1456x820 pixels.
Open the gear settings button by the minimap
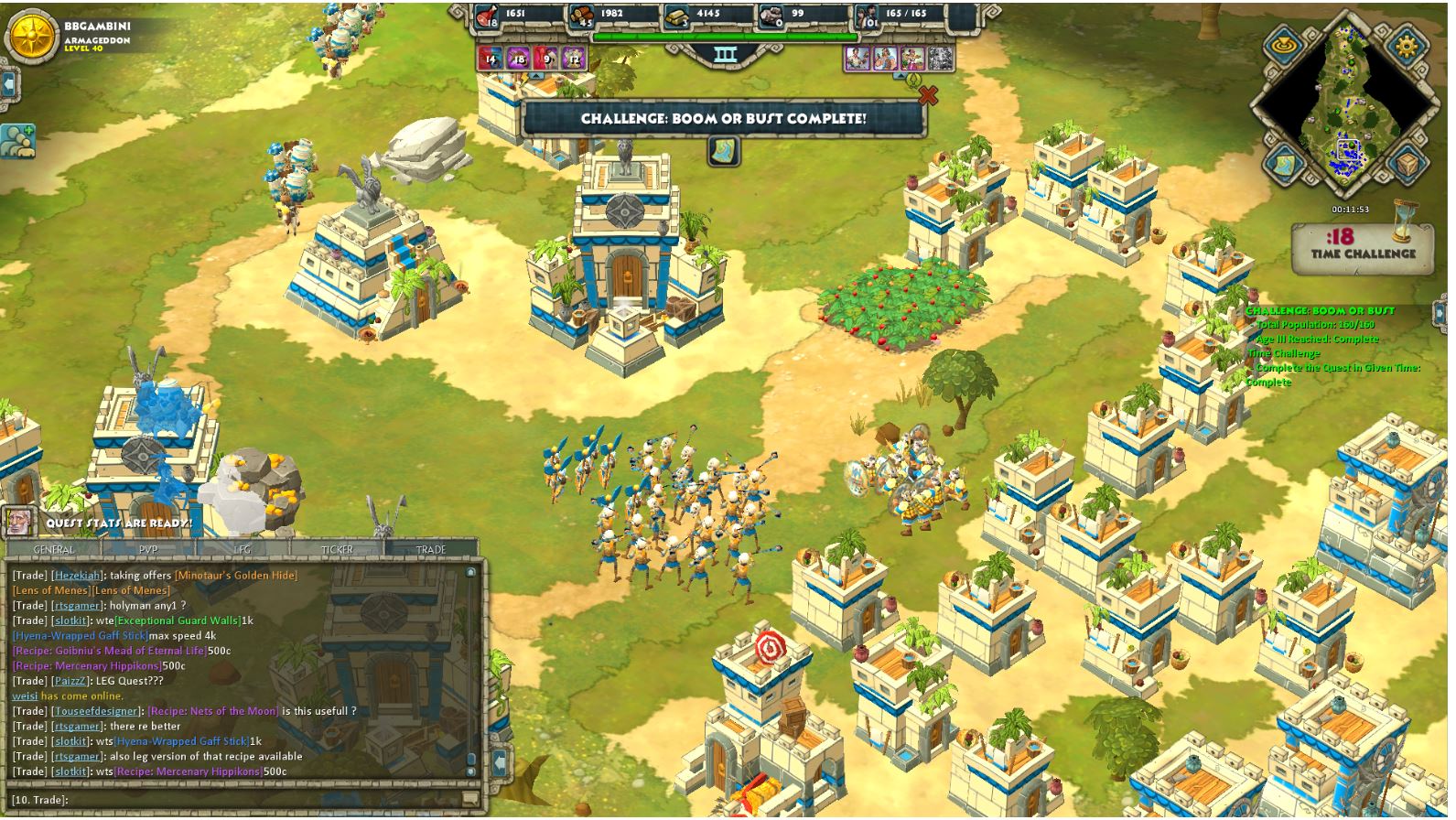click(1406, 46)
